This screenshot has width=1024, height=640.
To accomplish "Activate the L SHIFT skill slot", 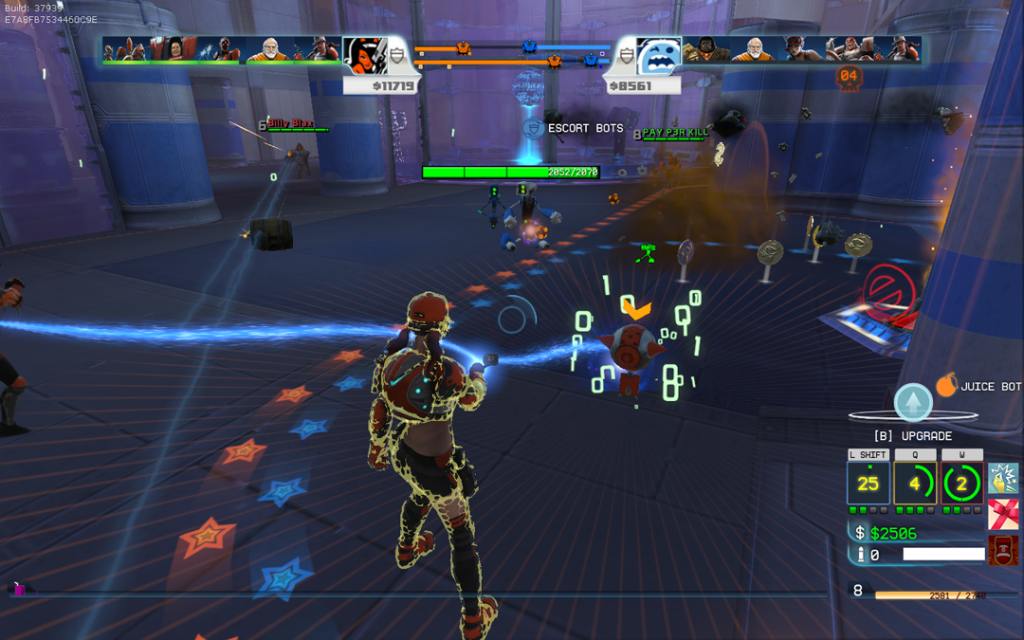I will [x=868, y=484].
